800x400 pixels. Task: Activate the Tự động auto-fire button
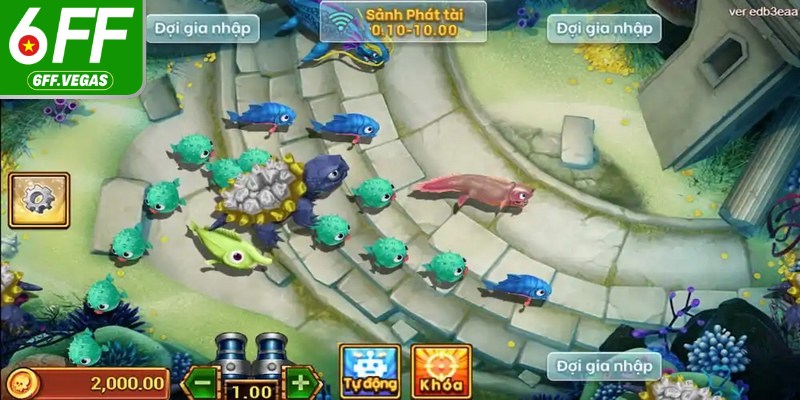(370, 370)
